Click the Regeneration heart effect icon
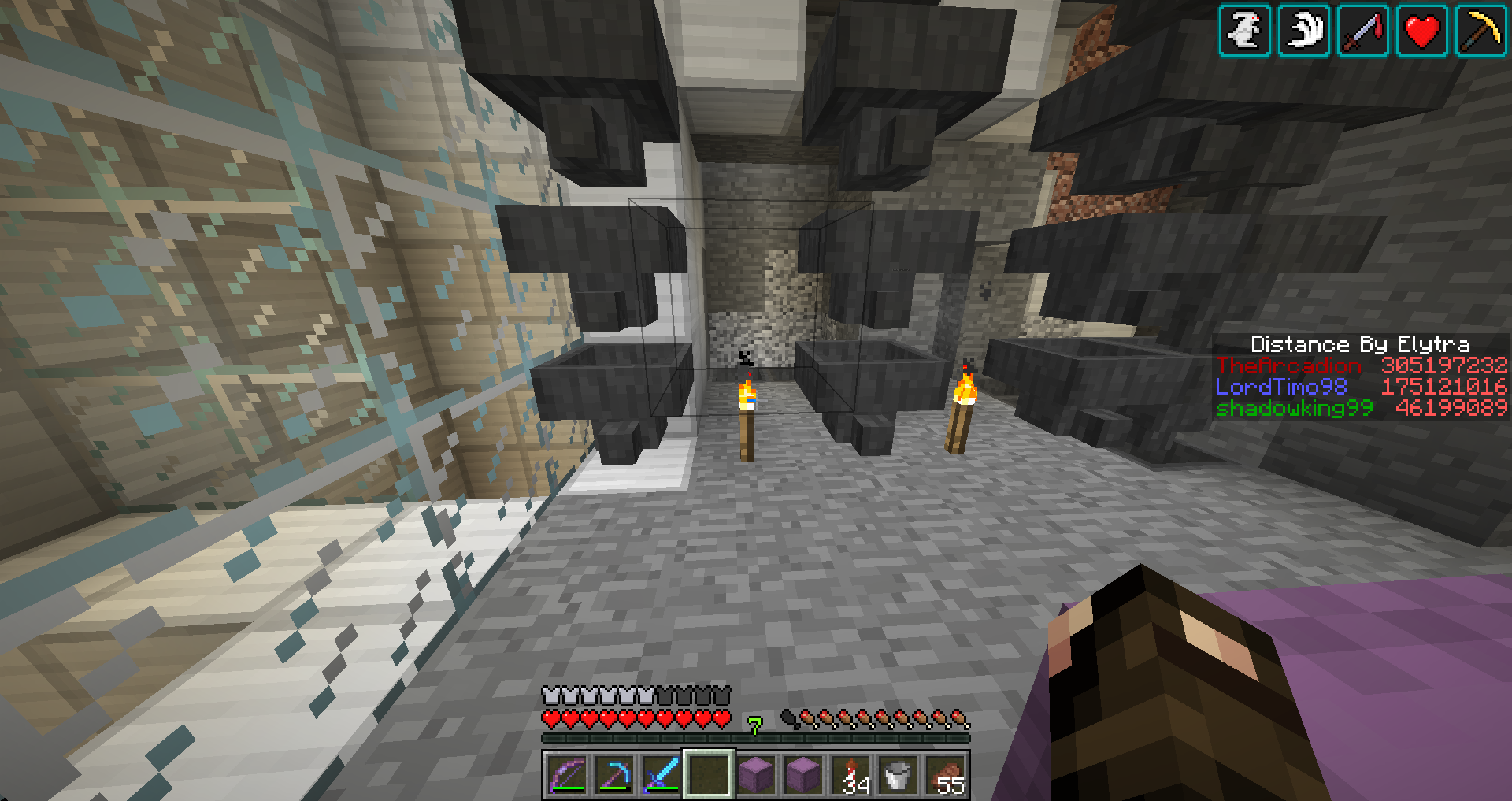1512x801 pixels. pyautogui.click(x=1422, y=32)
